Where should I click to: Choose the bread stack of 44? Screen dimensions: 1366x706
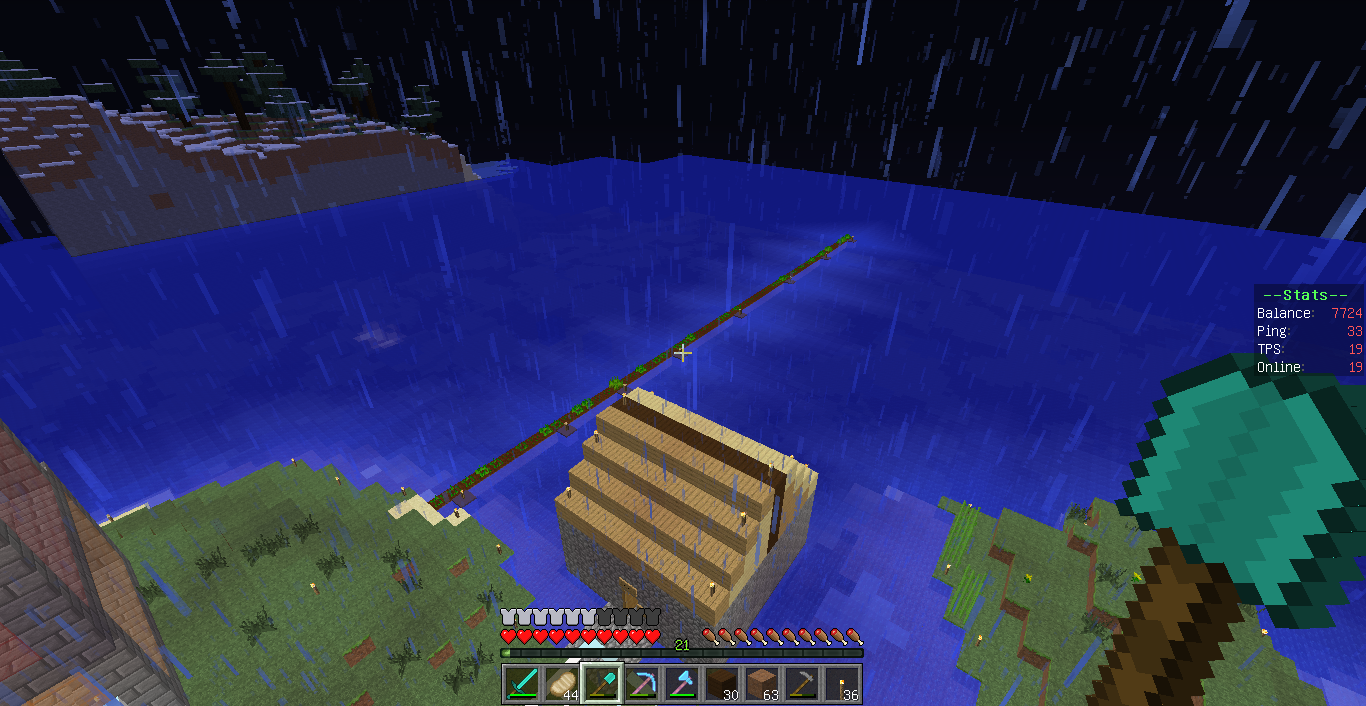[x=562, y=683]
